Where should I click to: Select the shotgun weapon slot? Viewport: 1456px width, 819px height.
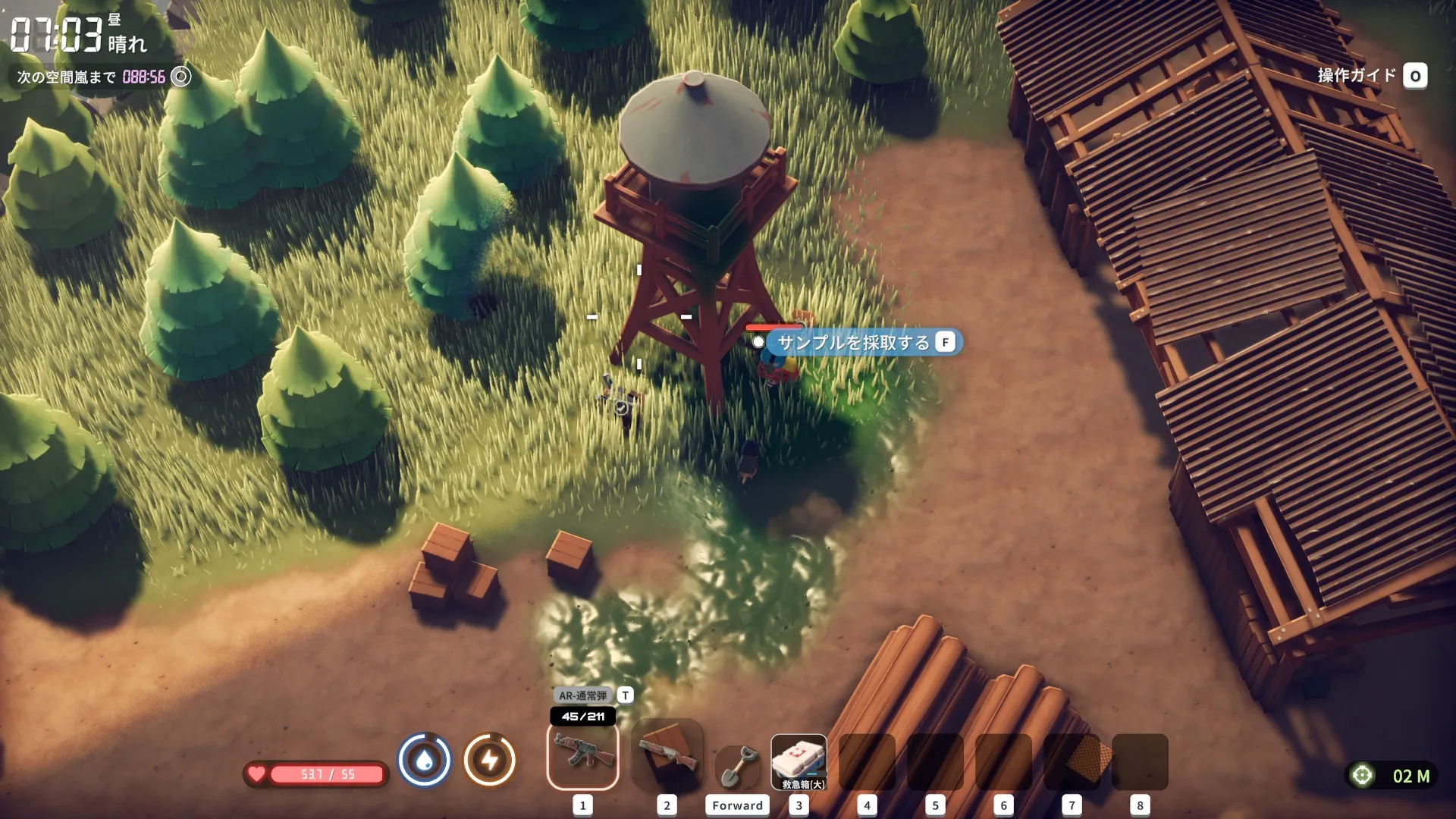tap(667, 757)
